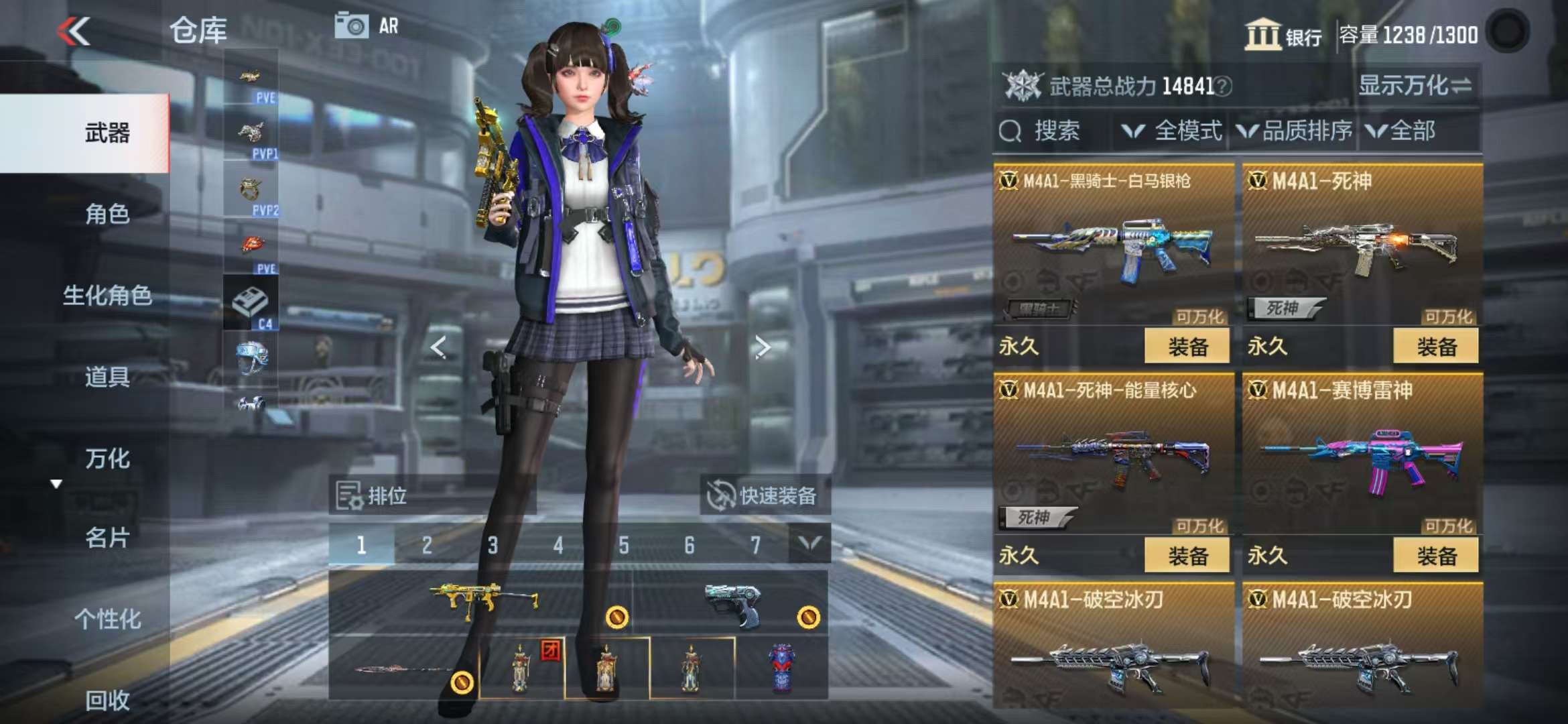Open the 武器 weapons category
This screenshot has height=724, width=1568.
click(107, 133)
